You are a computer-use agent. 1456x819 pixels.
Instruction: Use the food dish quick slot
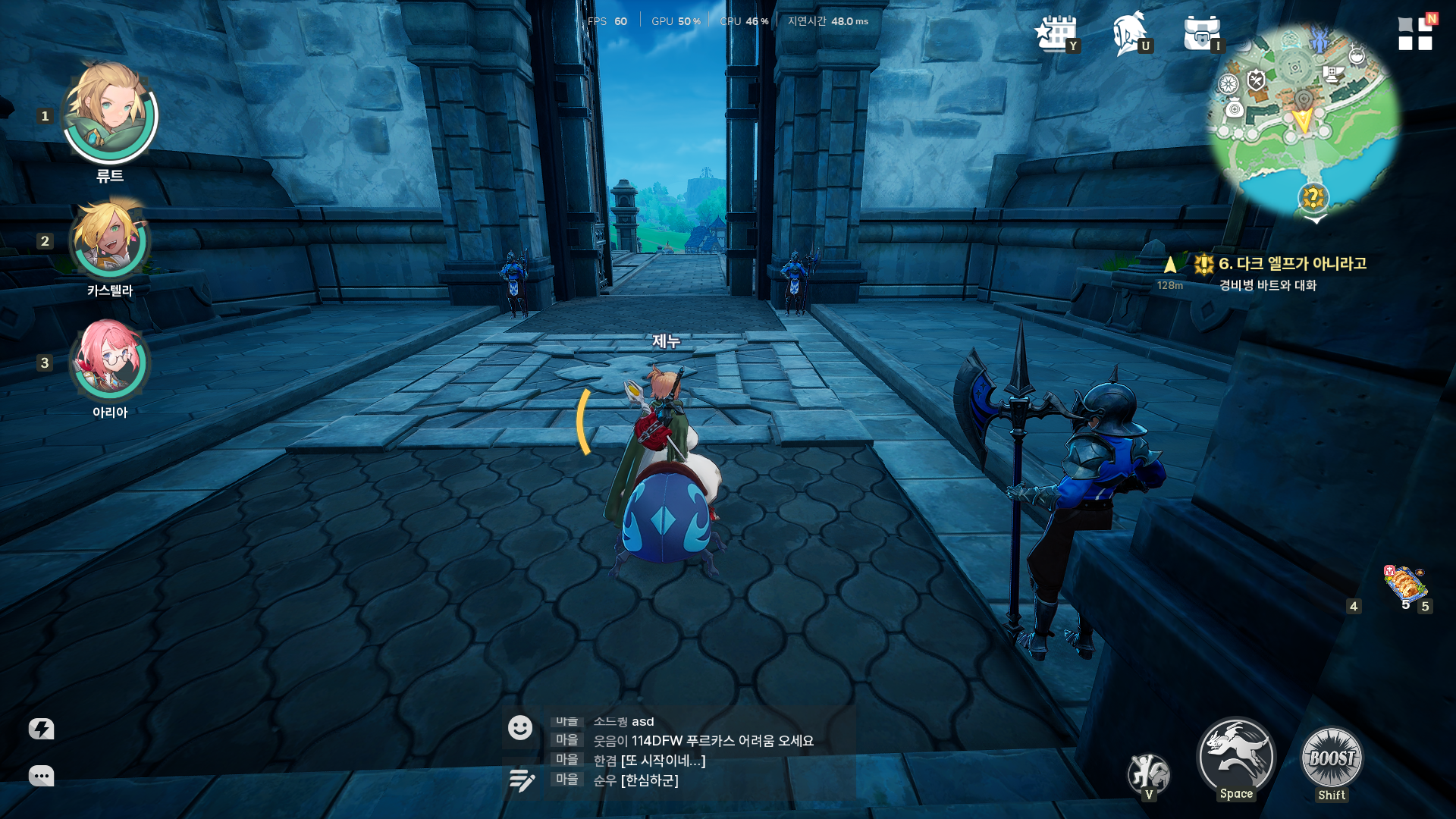coord(1405,585)
